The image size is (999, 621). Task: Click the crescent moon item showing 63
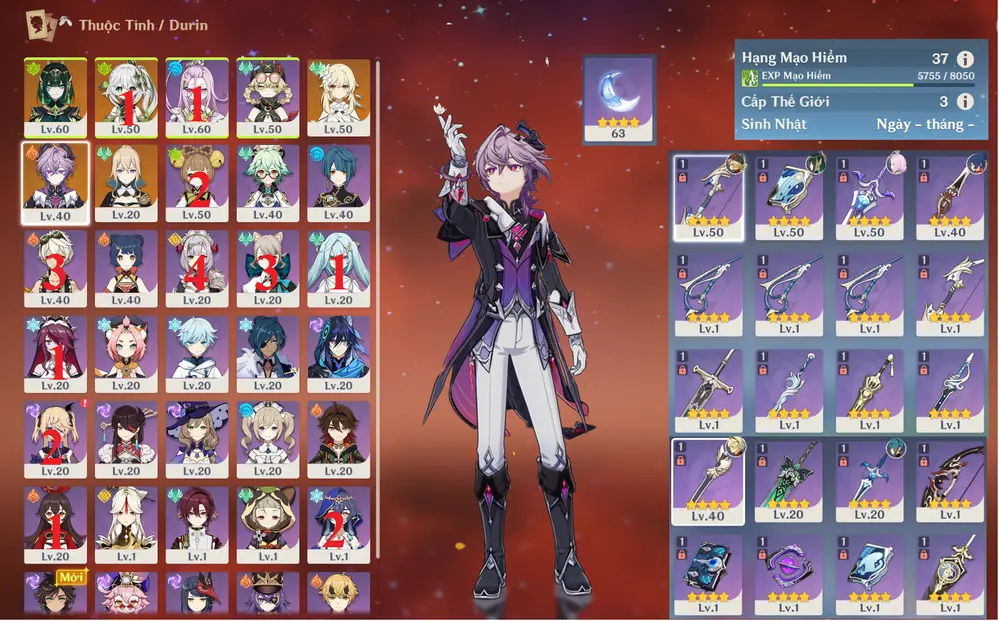618,98
